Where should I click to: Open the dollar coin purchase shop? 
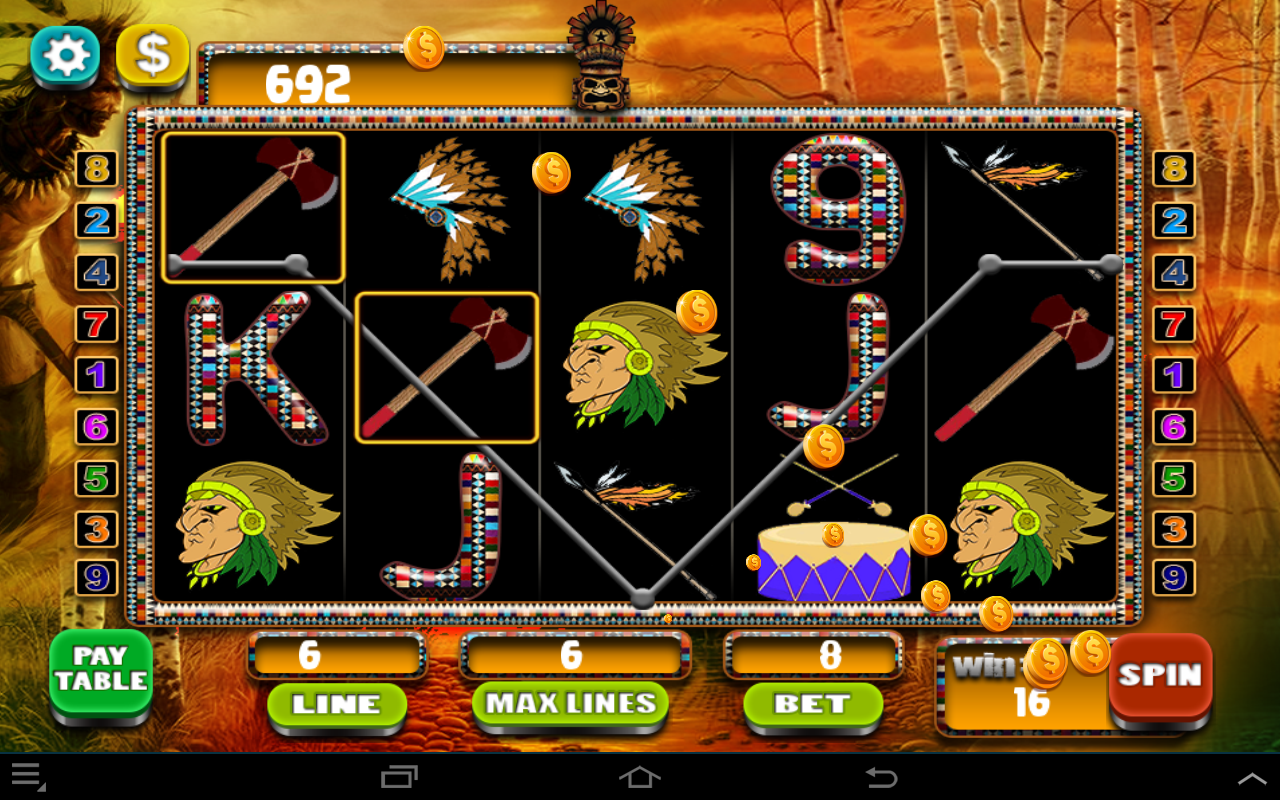152,57
